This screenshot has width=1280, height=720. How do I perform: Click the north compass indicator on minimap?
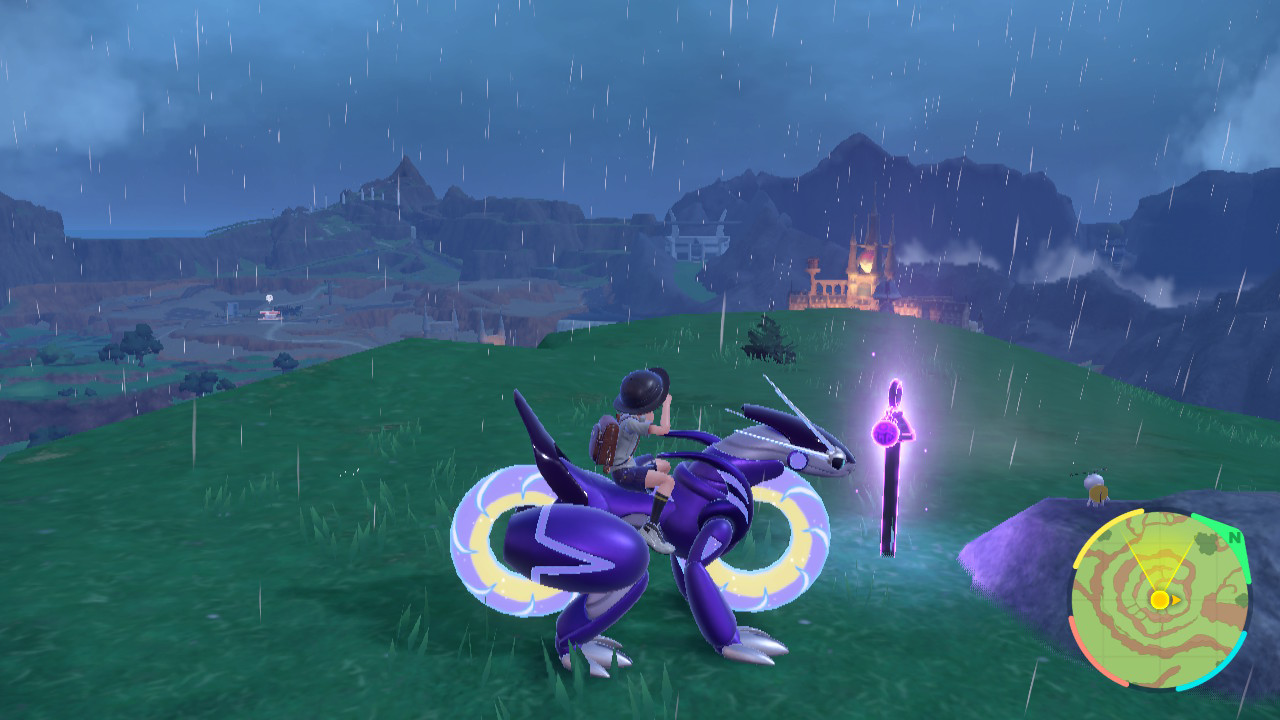1234,538
